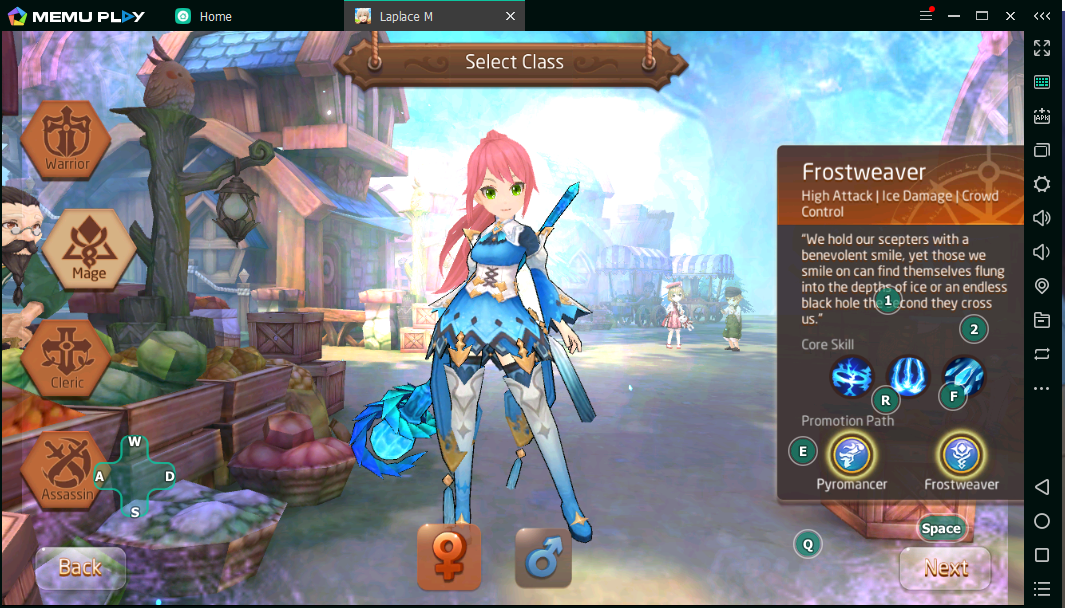This screenshot has height=608, width=1065.
Task: Close the Laplace M tab
Action: pyautogui.click(x=511, y=16)
